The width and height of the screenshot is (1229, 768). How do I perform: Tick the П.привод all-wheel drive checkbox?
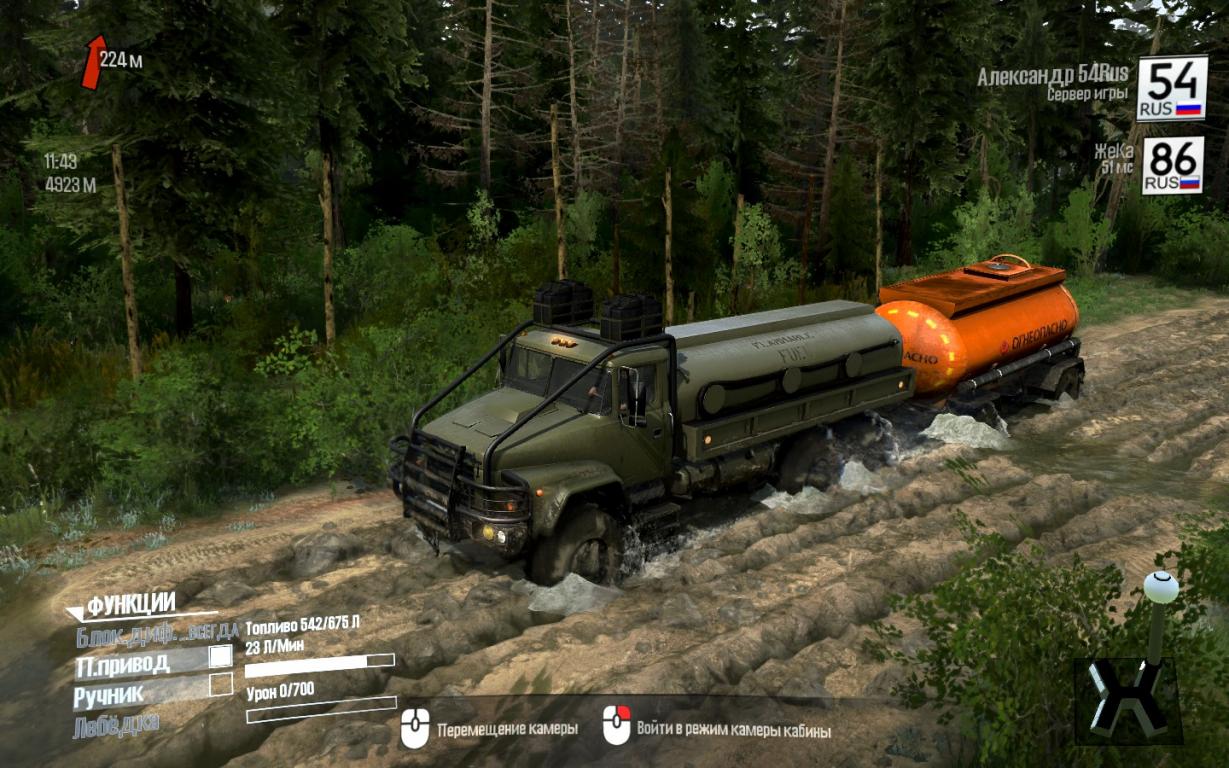coord(220,657)
